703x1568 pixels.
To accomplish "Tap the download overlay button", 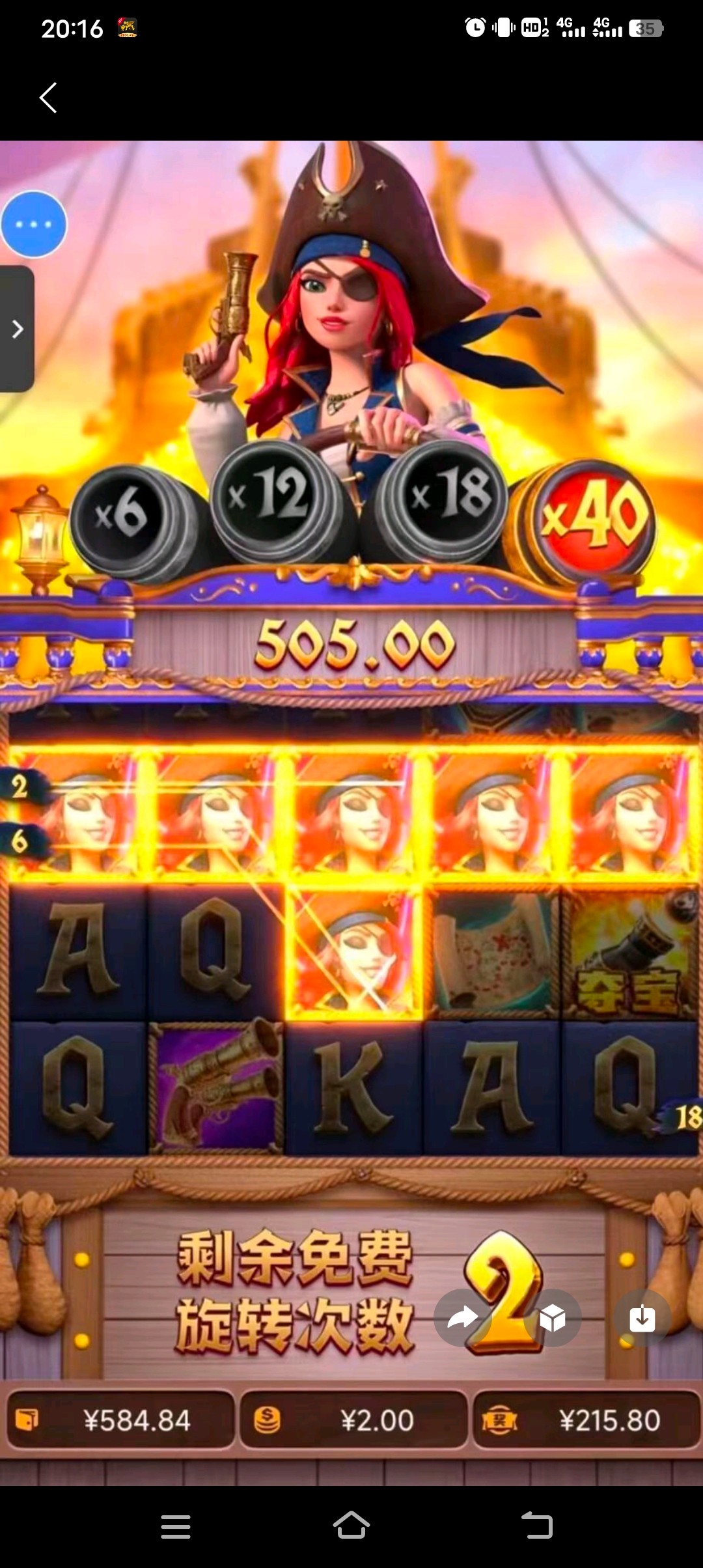I will point(642,1319).
